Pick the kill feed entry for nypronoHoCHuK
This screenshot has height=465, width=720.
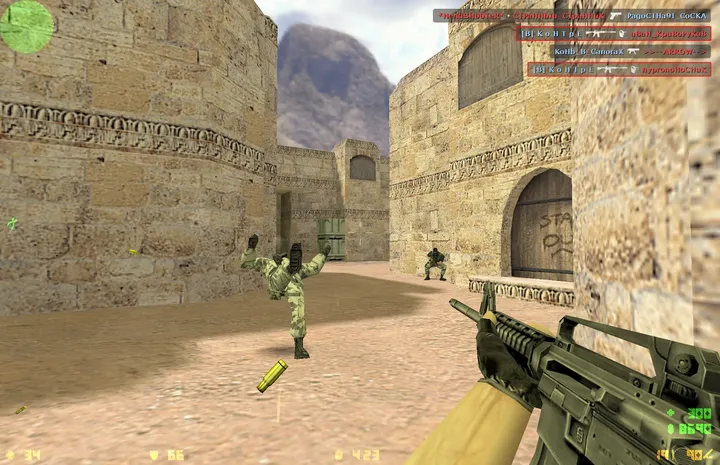click(619, 69)
